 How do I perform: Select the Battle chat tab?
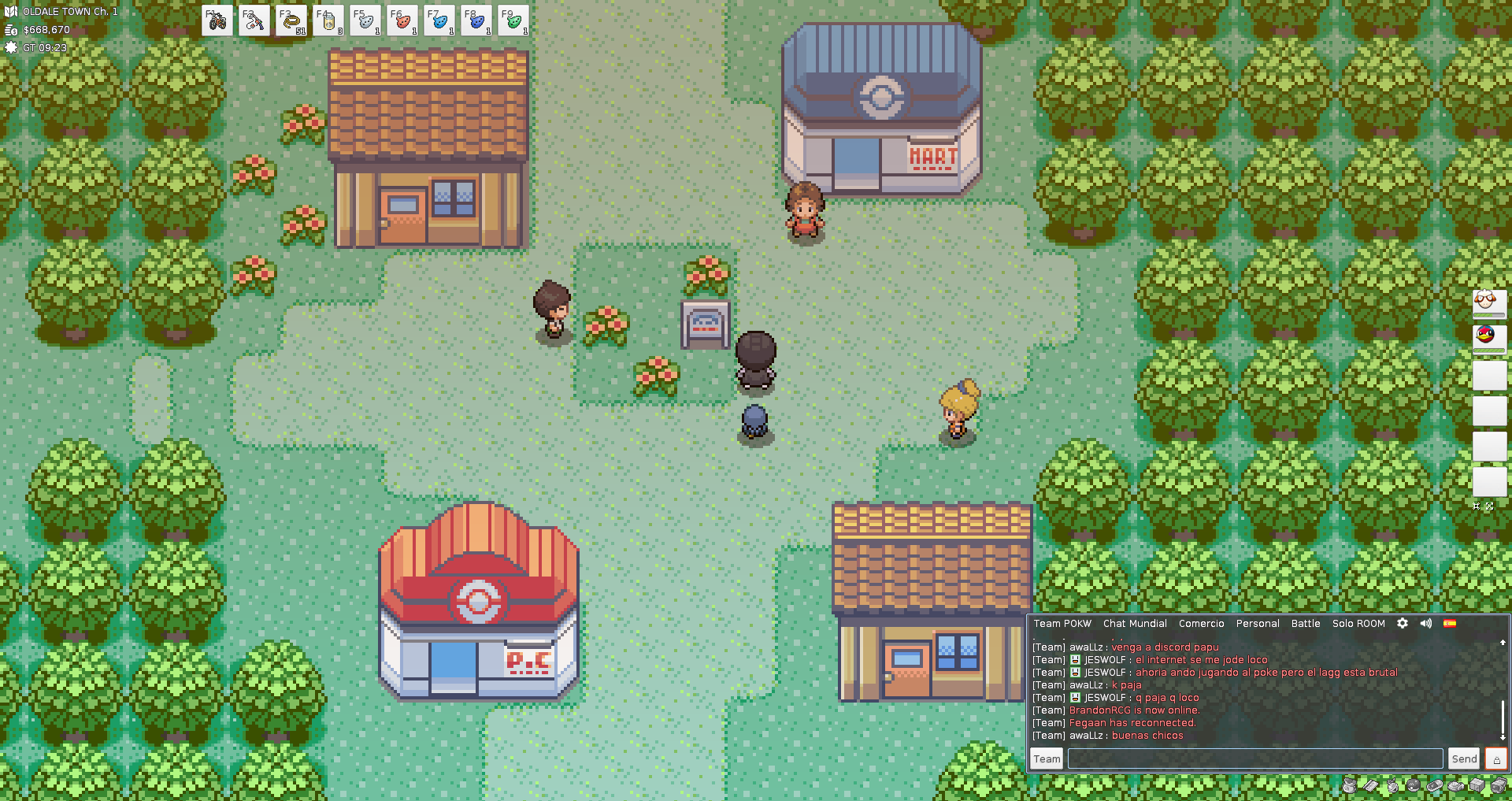(1306, 624)
